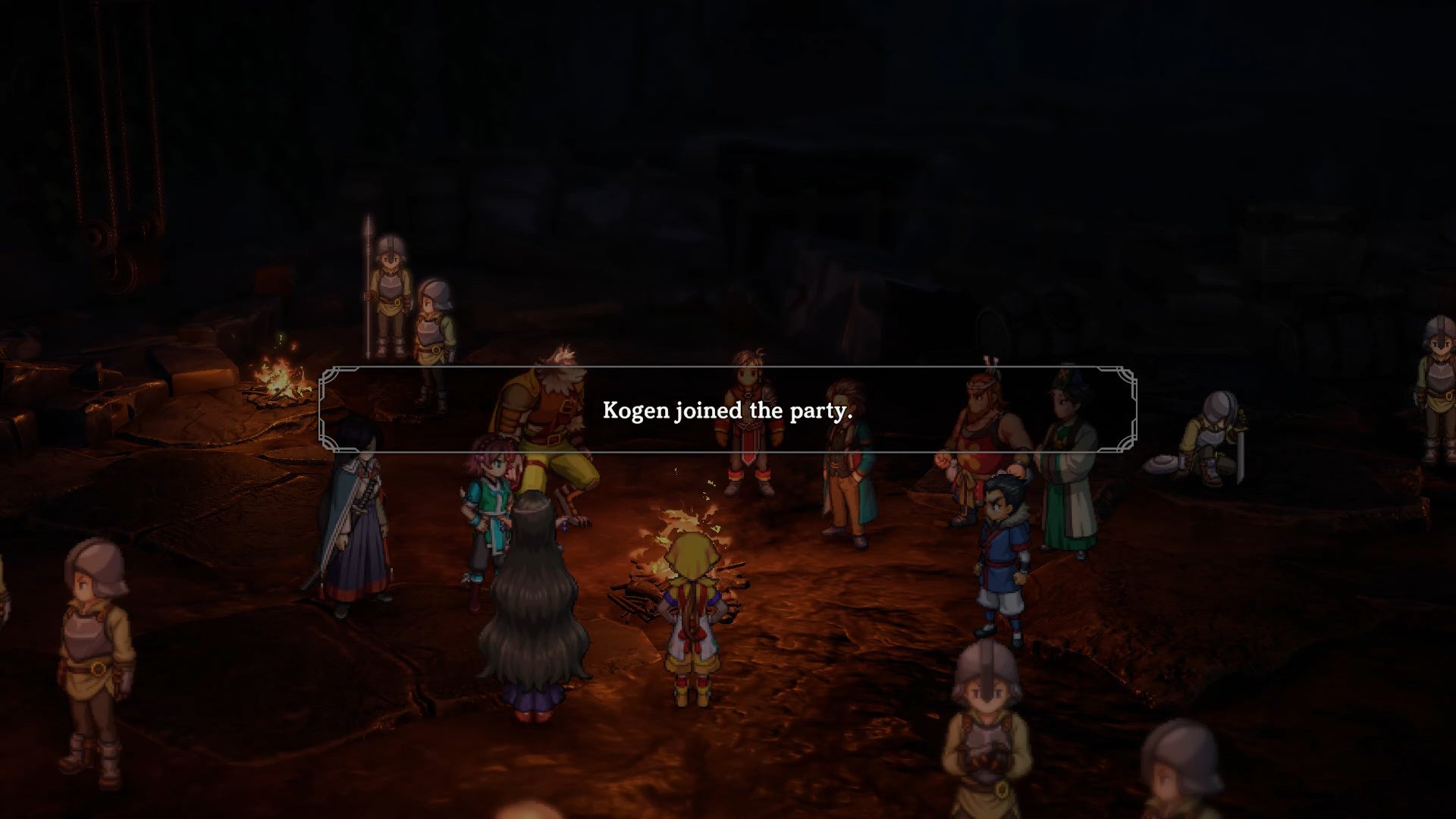Select the blue-coated young swordsman
This screenshot has width=1456, height=819.
tap(1001, 561)
